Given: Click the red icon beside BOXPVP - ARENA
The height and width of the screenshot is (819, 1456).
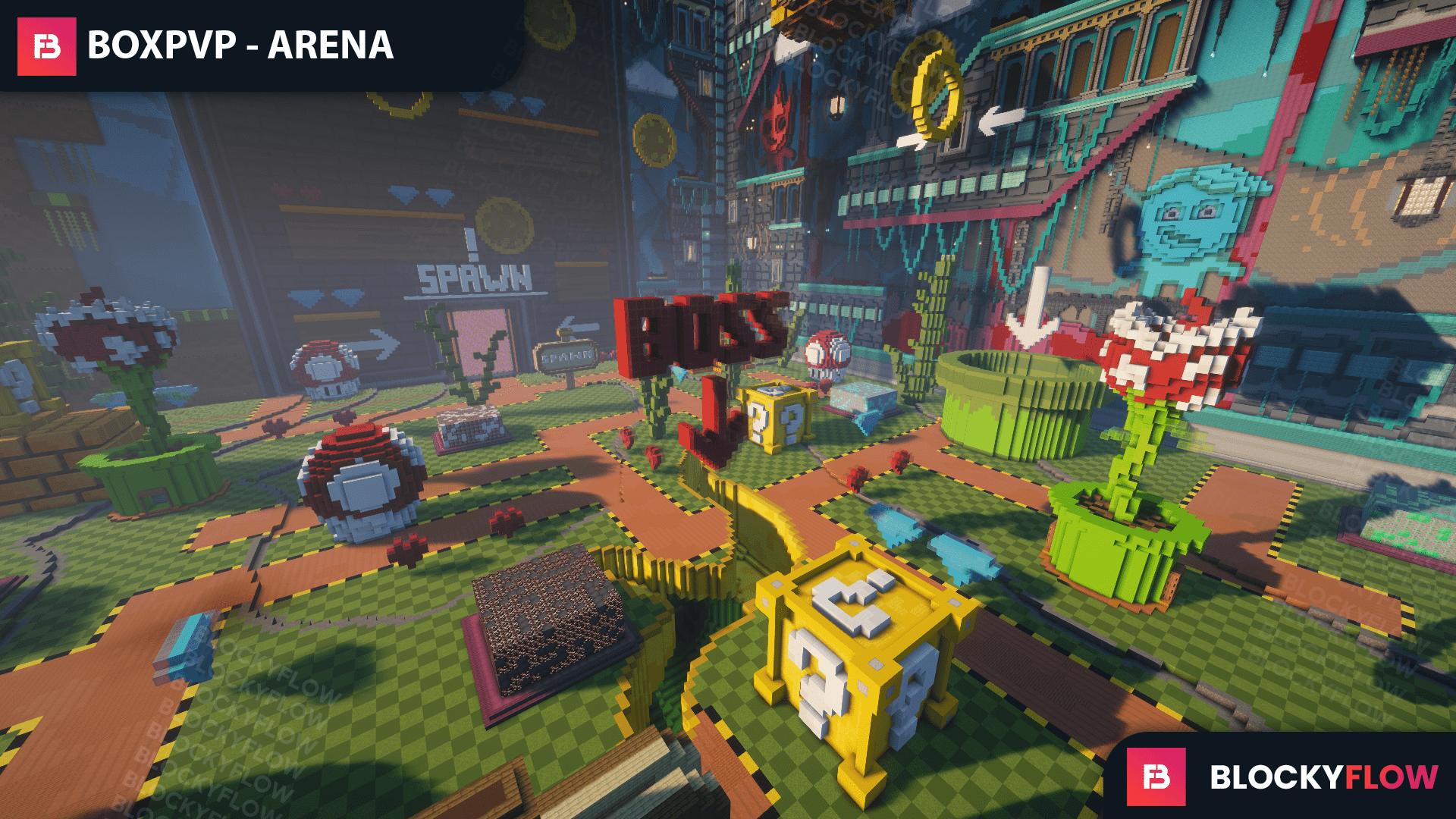Looking at the screenshot, I should [47, 46].
